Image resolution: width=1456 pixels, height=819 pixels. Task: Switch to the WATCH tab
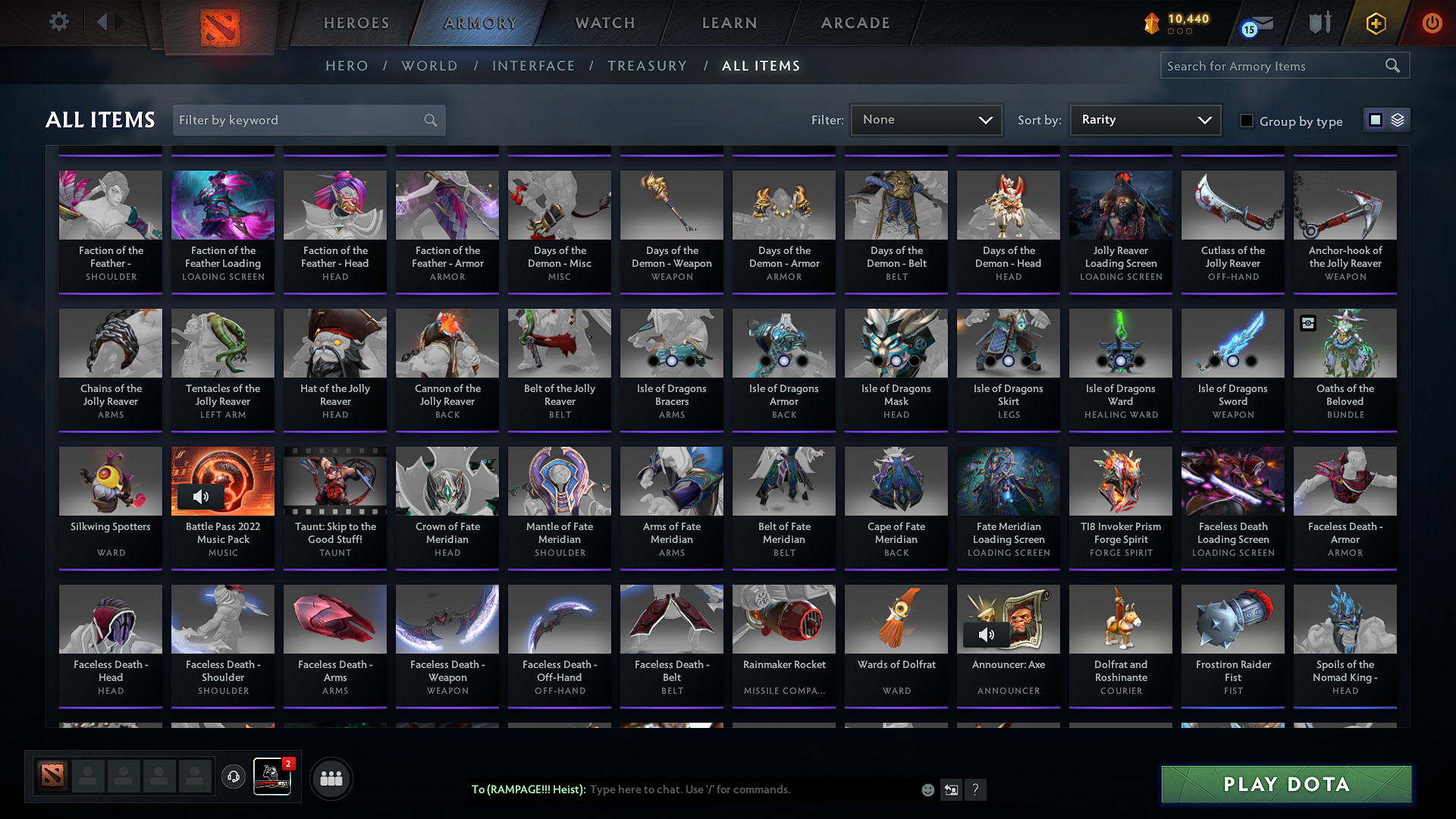[x=604, y=23]
